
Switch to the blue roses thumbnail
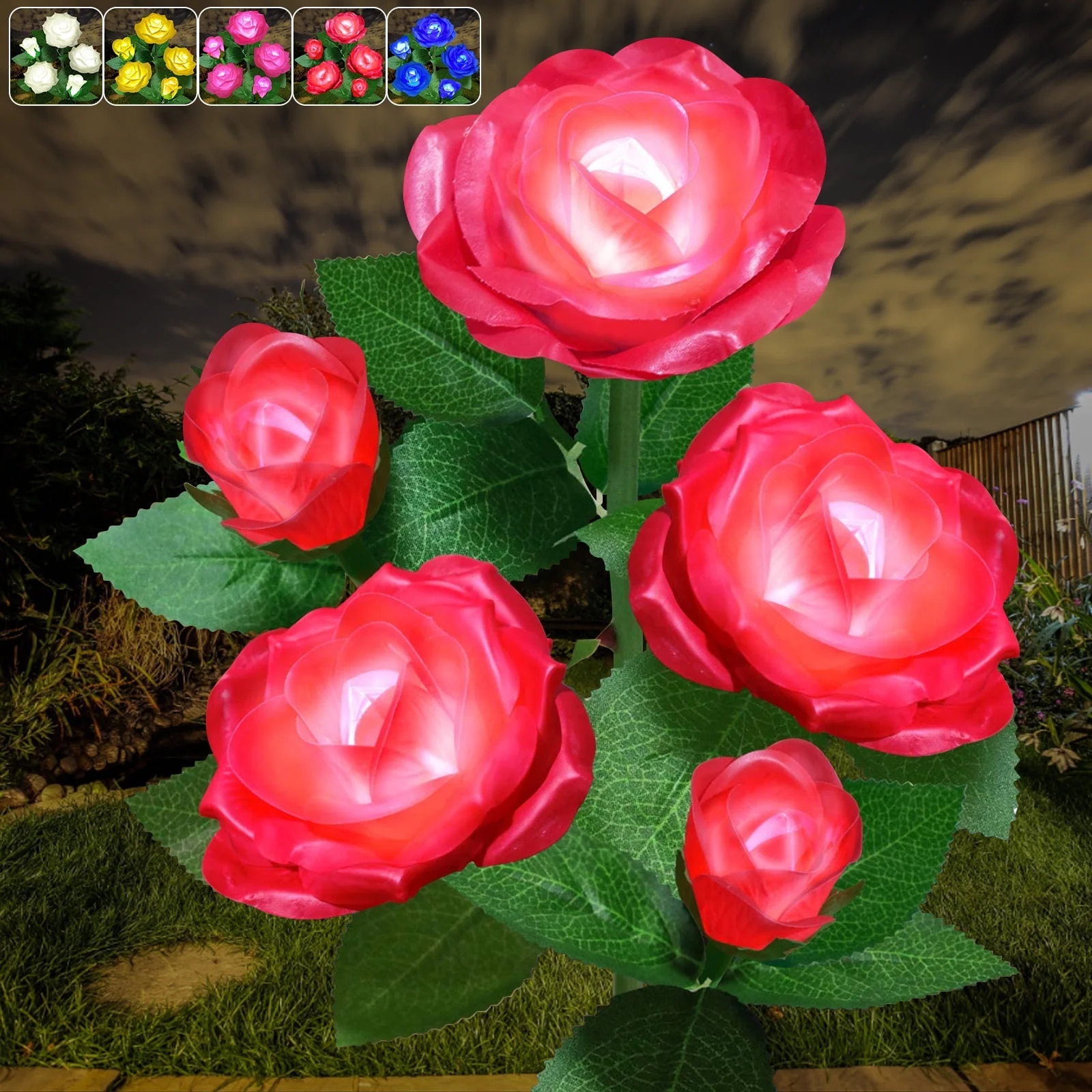click(433, 56)
